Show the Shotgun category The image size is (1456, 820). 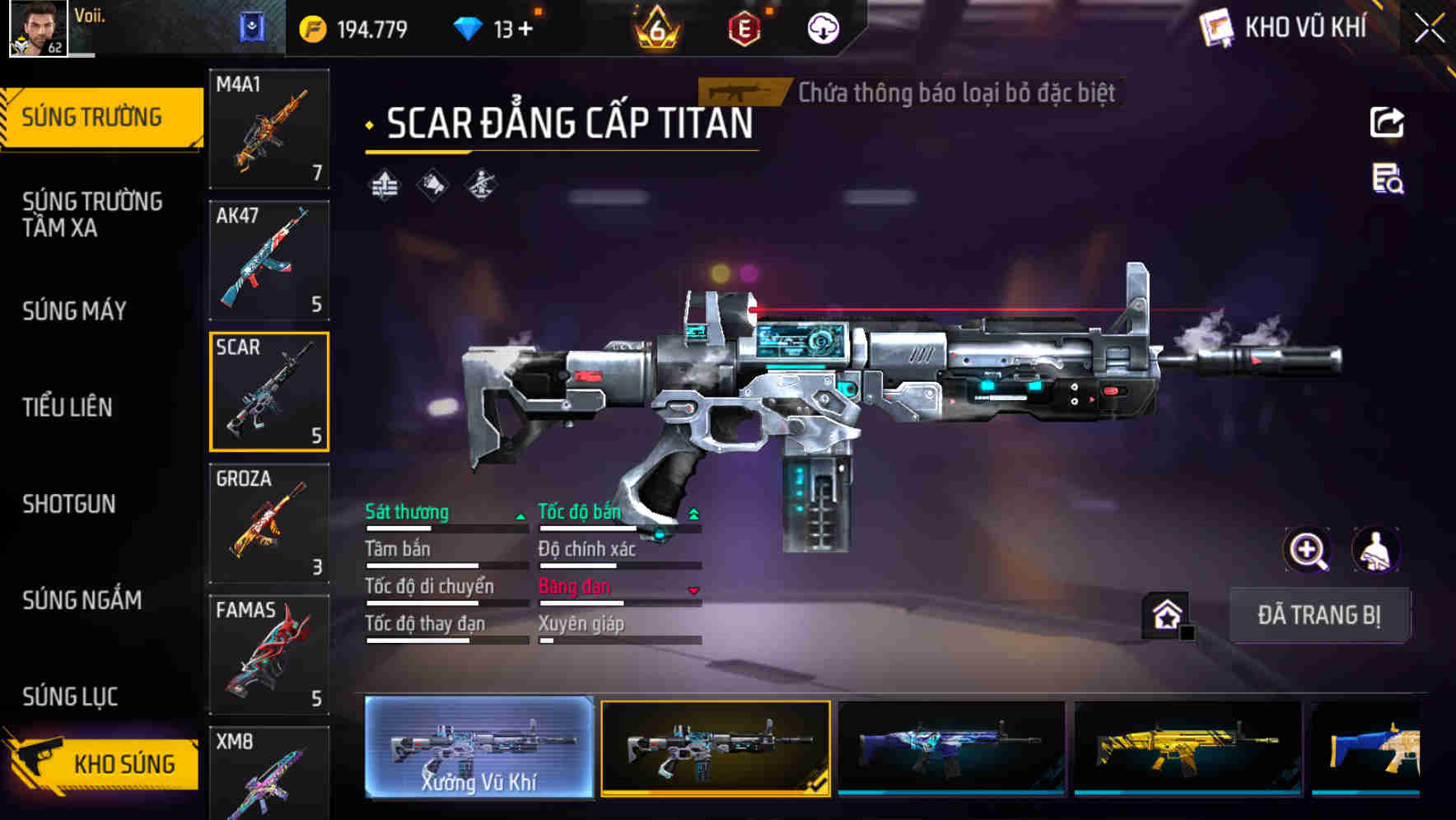(x=69, y=504)
